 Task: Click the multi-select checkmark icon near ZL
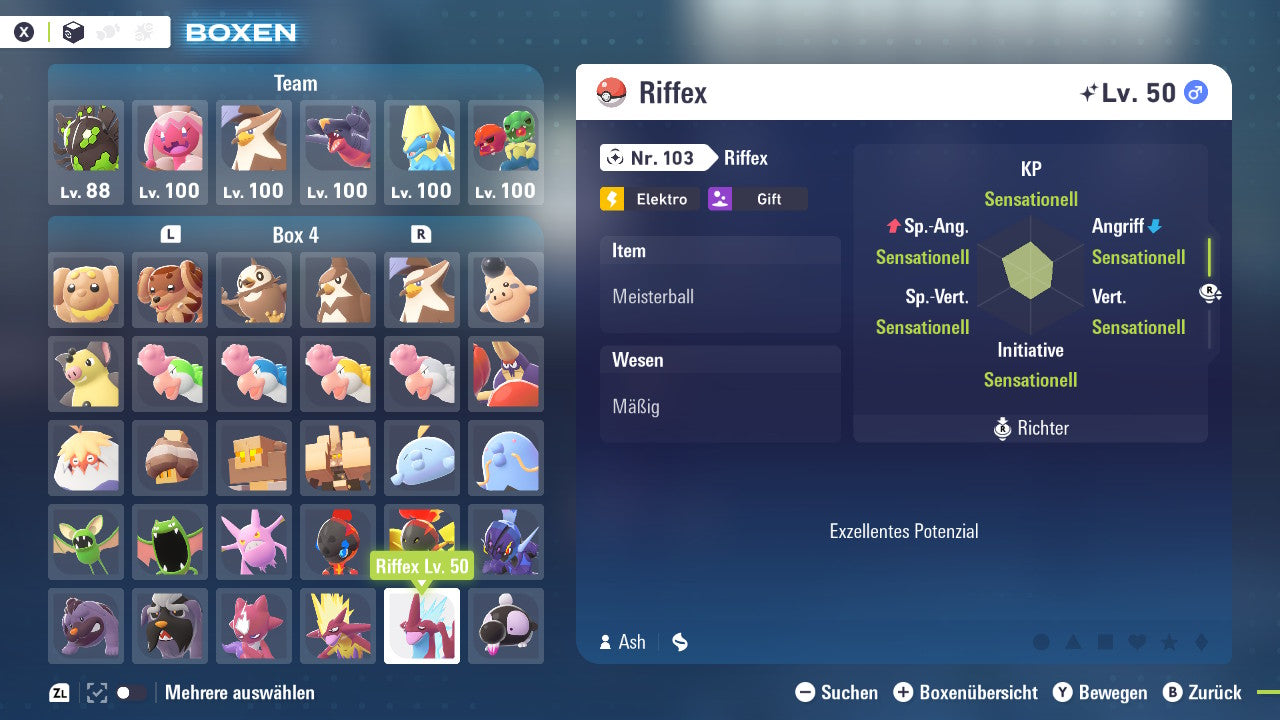(x=94, y=691)
